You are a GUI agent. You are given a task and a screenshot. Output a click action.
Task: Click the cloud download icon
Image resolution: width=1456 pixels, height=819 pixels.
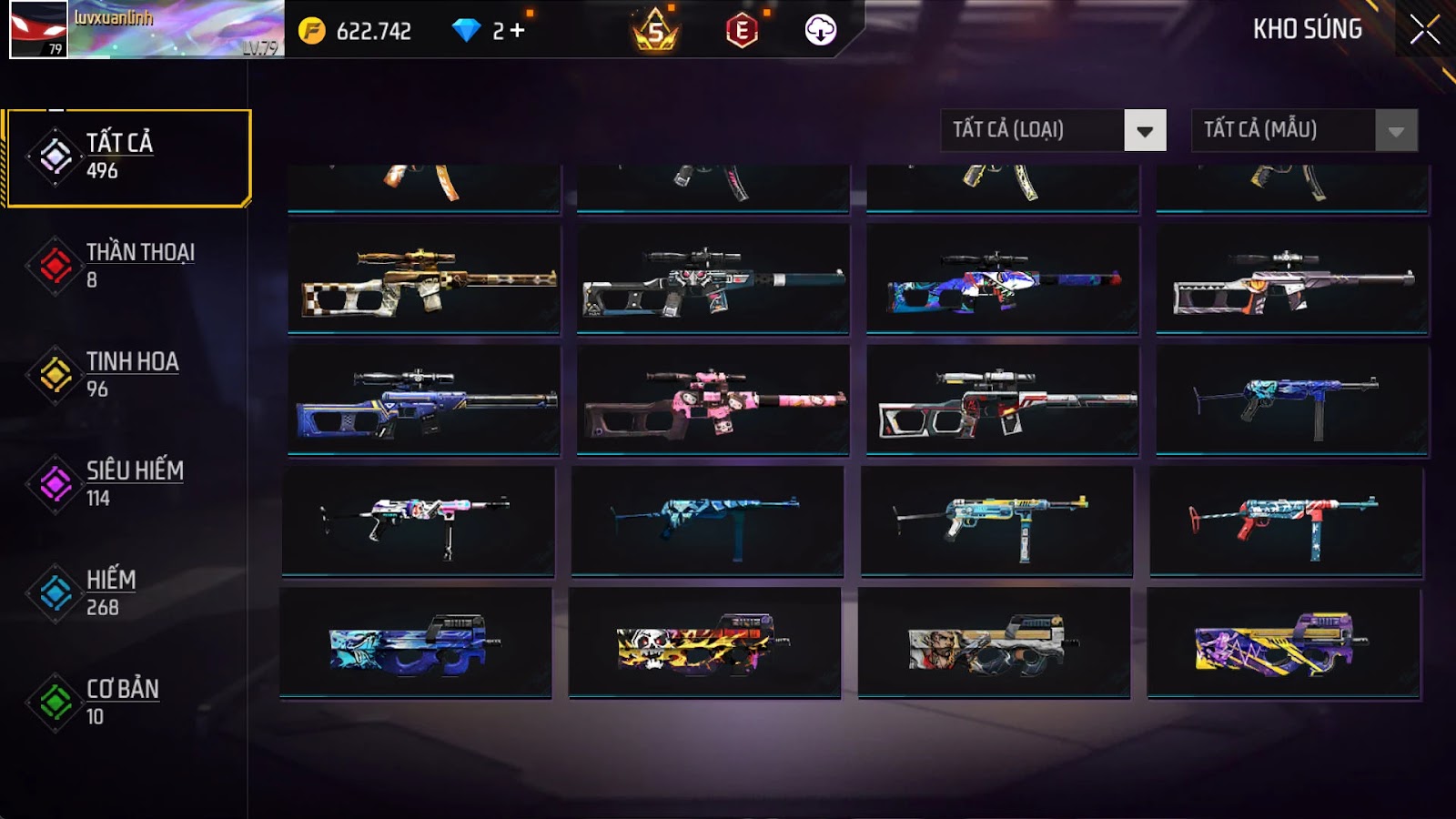pyautogui.click(x=820, y=31)
